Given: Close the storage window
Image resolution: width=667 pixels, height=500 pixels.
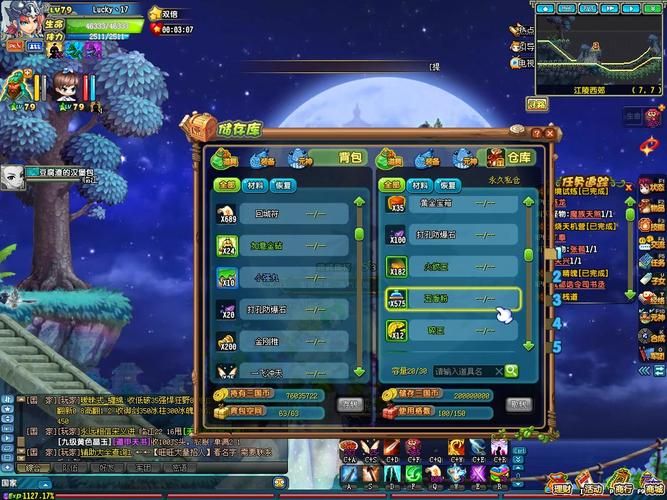Looking at the screenshot, I should (x=550, y=131).
